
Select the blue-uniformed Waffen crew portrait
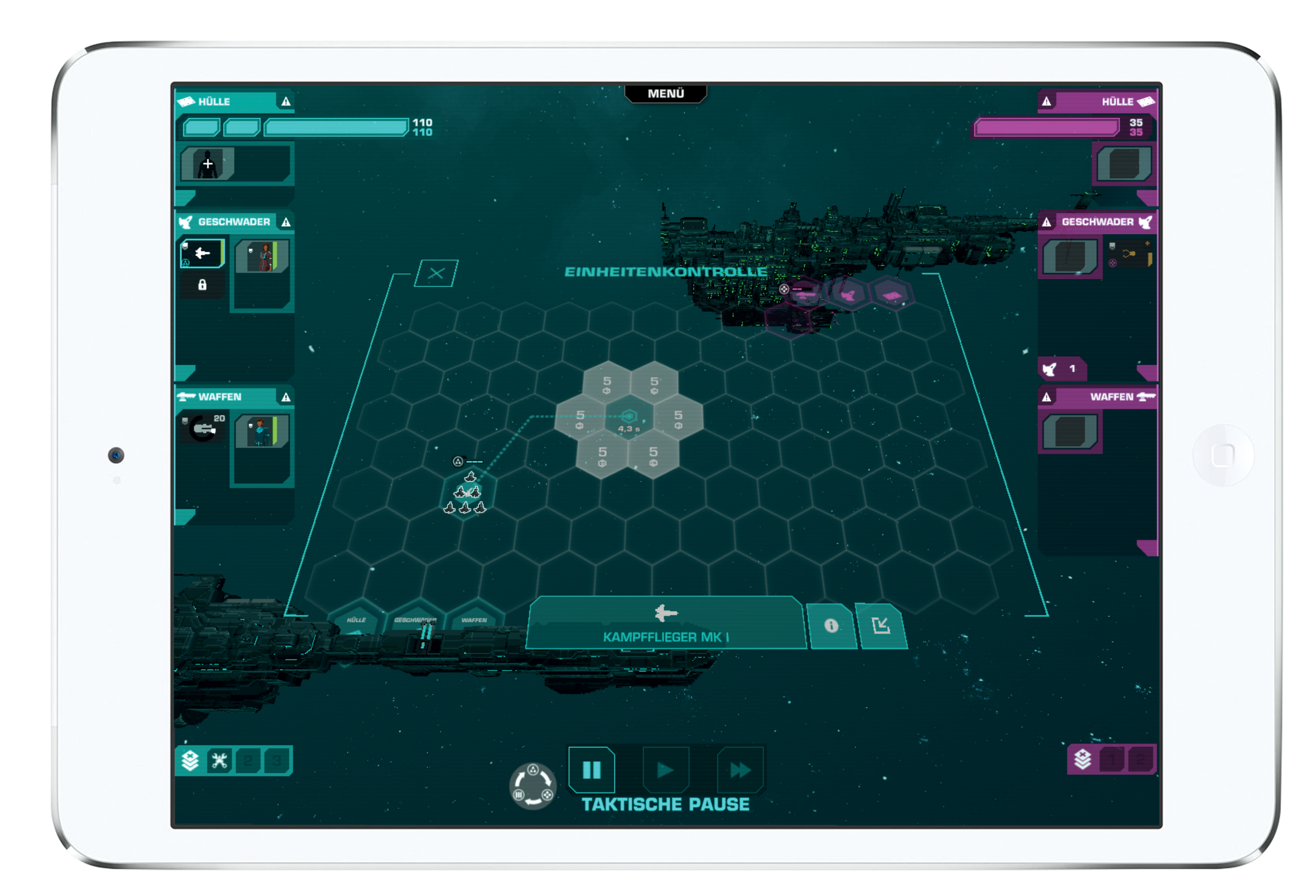coord(262,431)
